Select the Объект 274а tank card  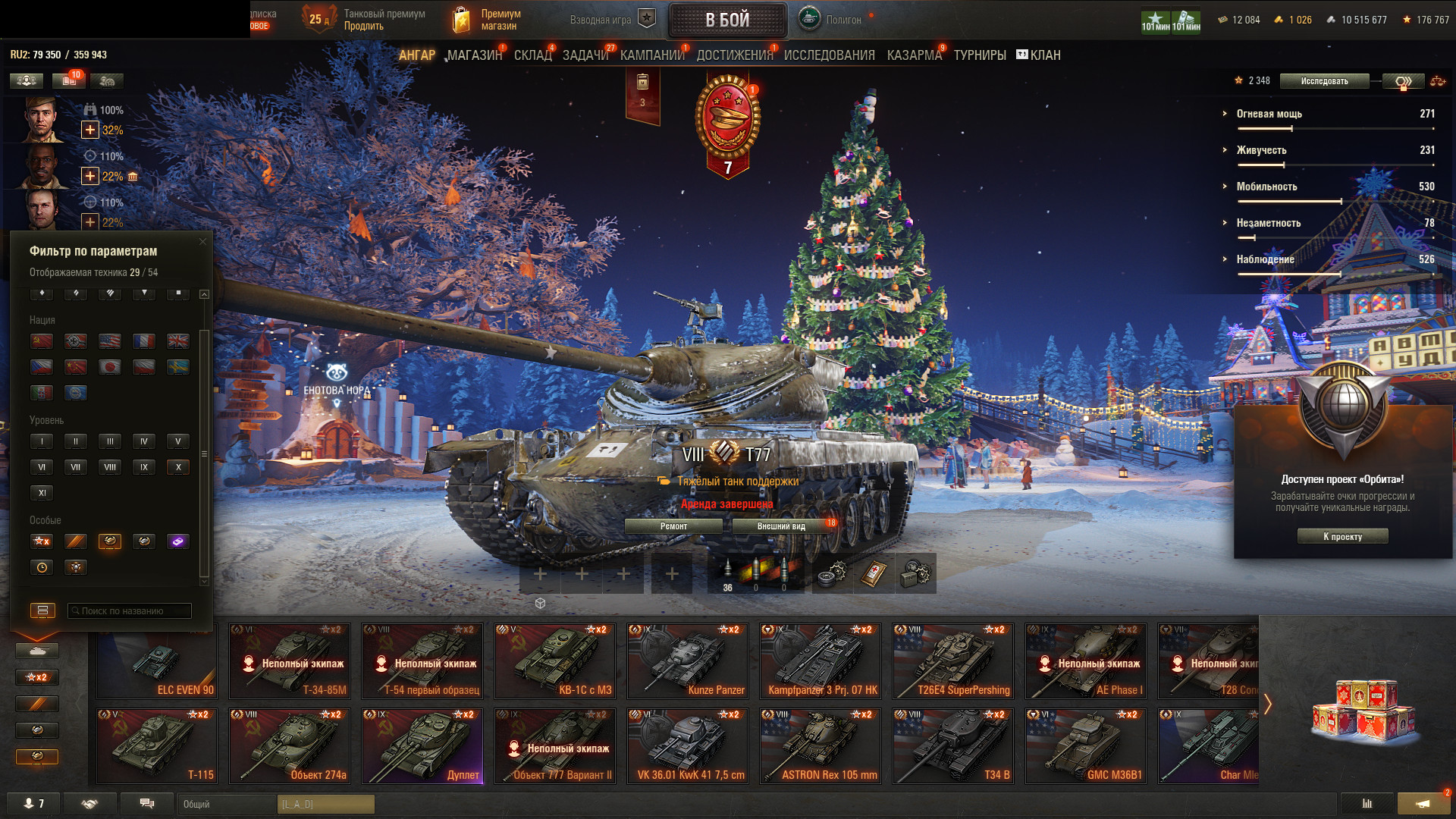290,746
